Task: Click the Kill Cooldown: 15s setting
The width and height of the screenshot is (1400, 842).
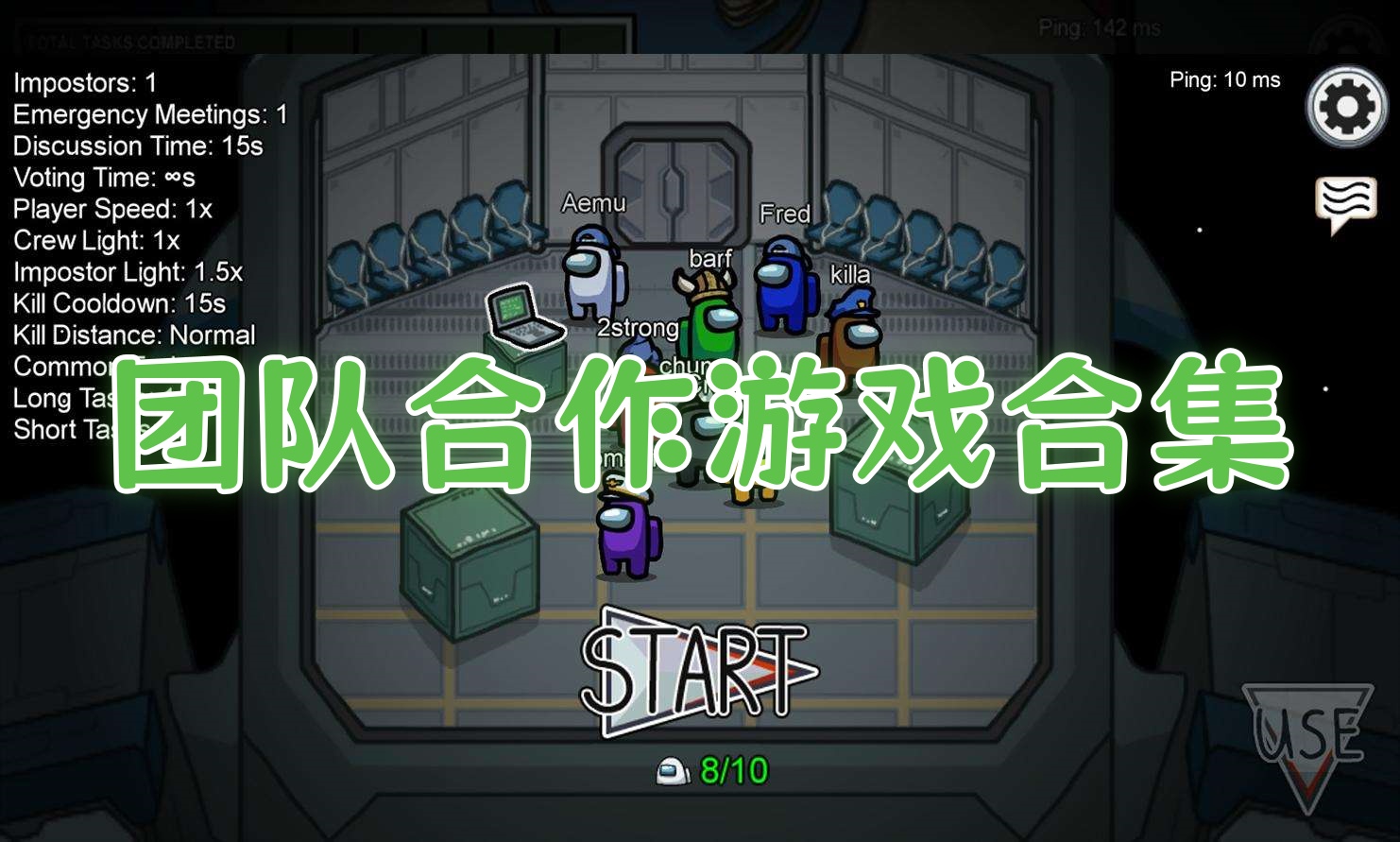Action: pos(117,303)
